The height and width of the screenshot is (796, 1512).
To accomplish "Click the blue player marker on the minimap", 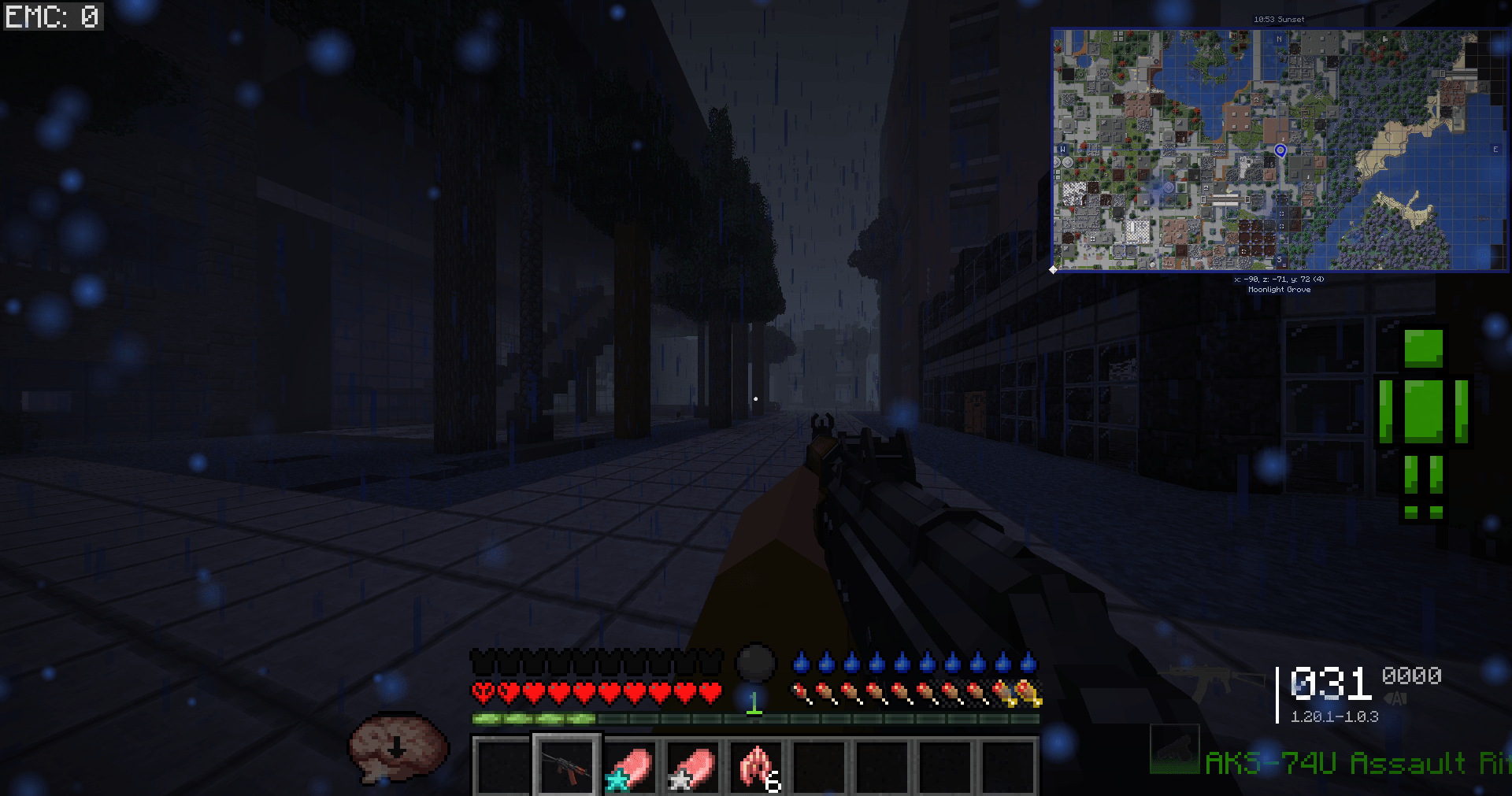I will 1280,150.
